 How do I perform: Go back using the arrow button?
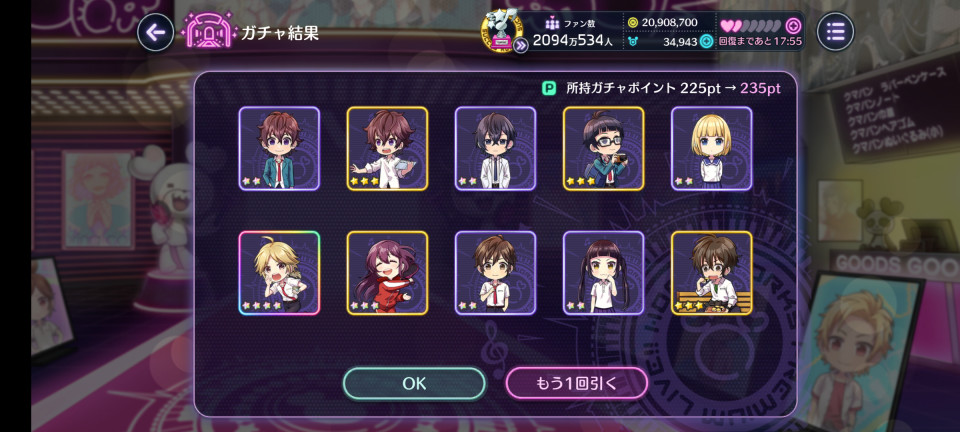click(155, 32)
